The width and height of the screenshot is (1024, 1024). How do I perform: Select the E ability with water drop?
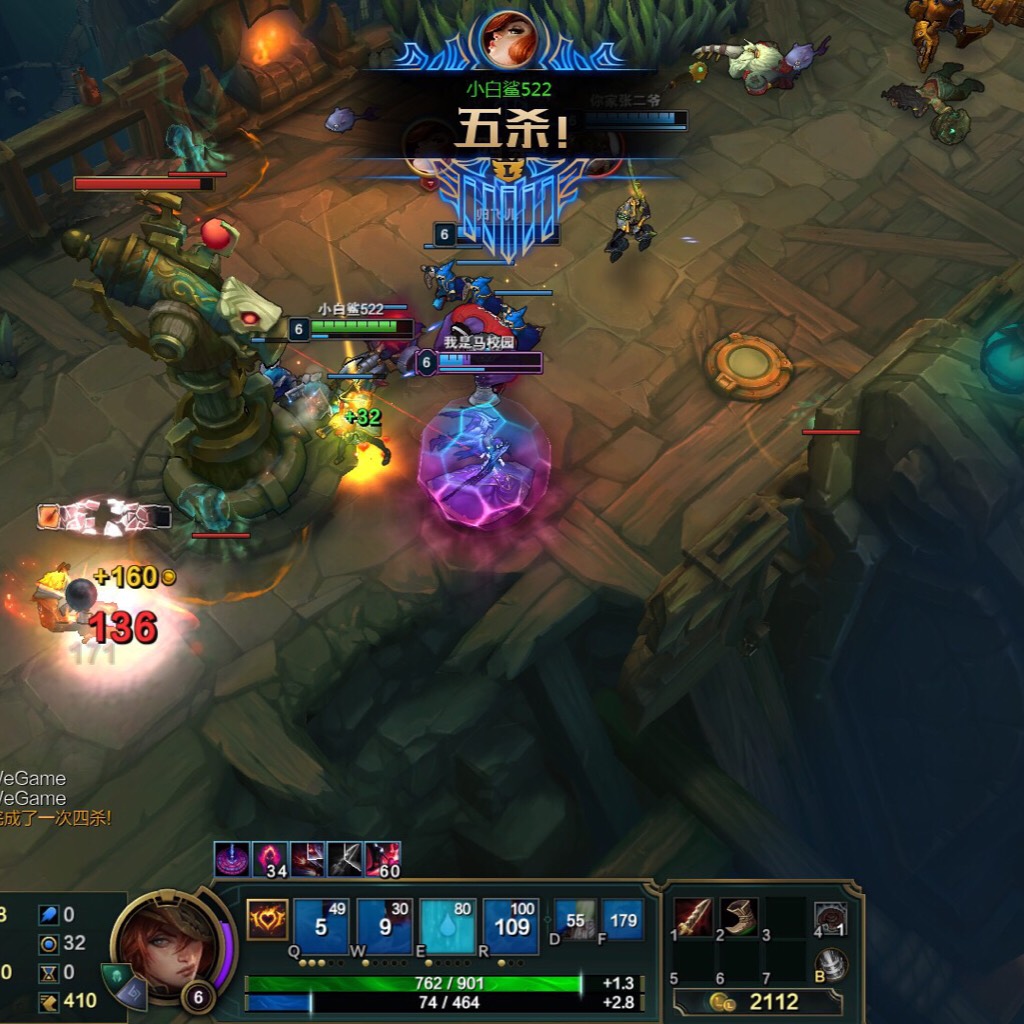pyautogui.click(x=447, y=926)
